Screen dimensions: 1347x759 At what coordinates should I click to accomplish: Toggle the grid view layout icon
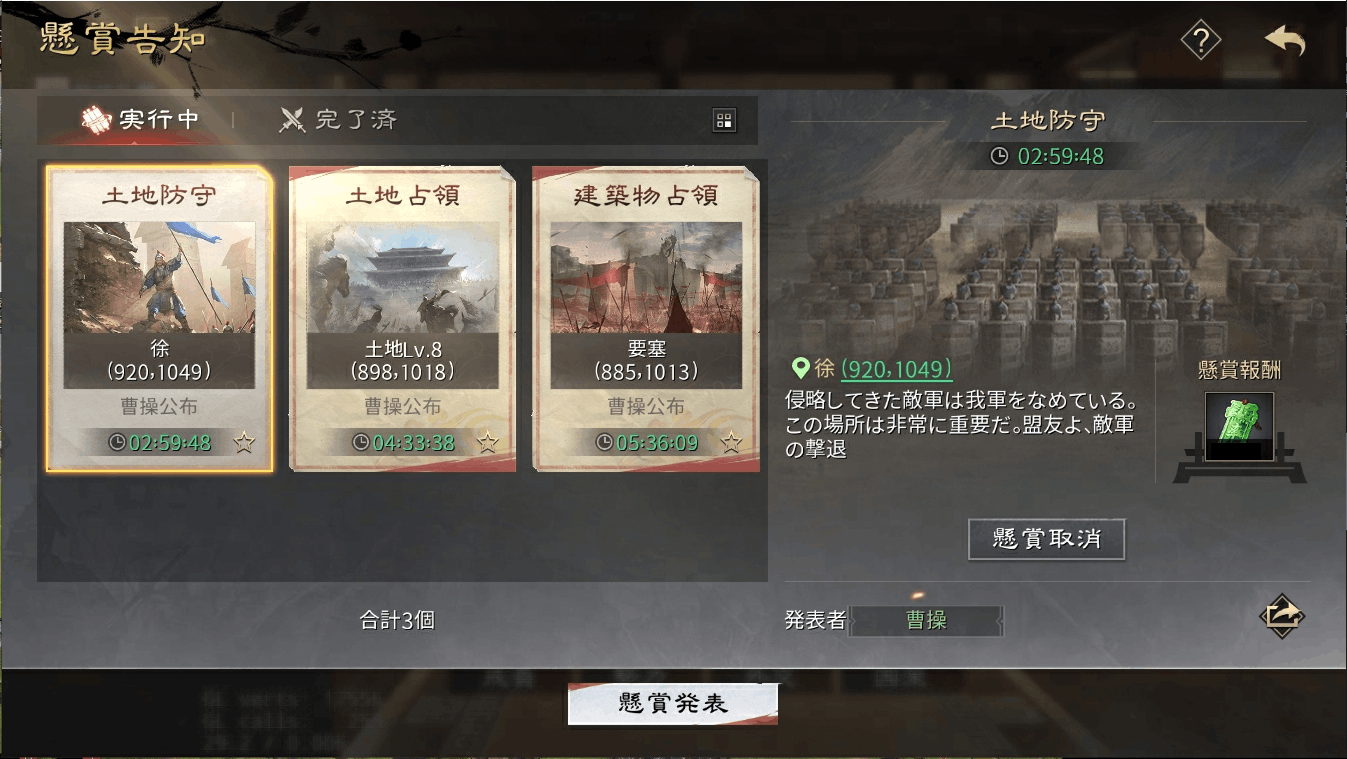724,121
